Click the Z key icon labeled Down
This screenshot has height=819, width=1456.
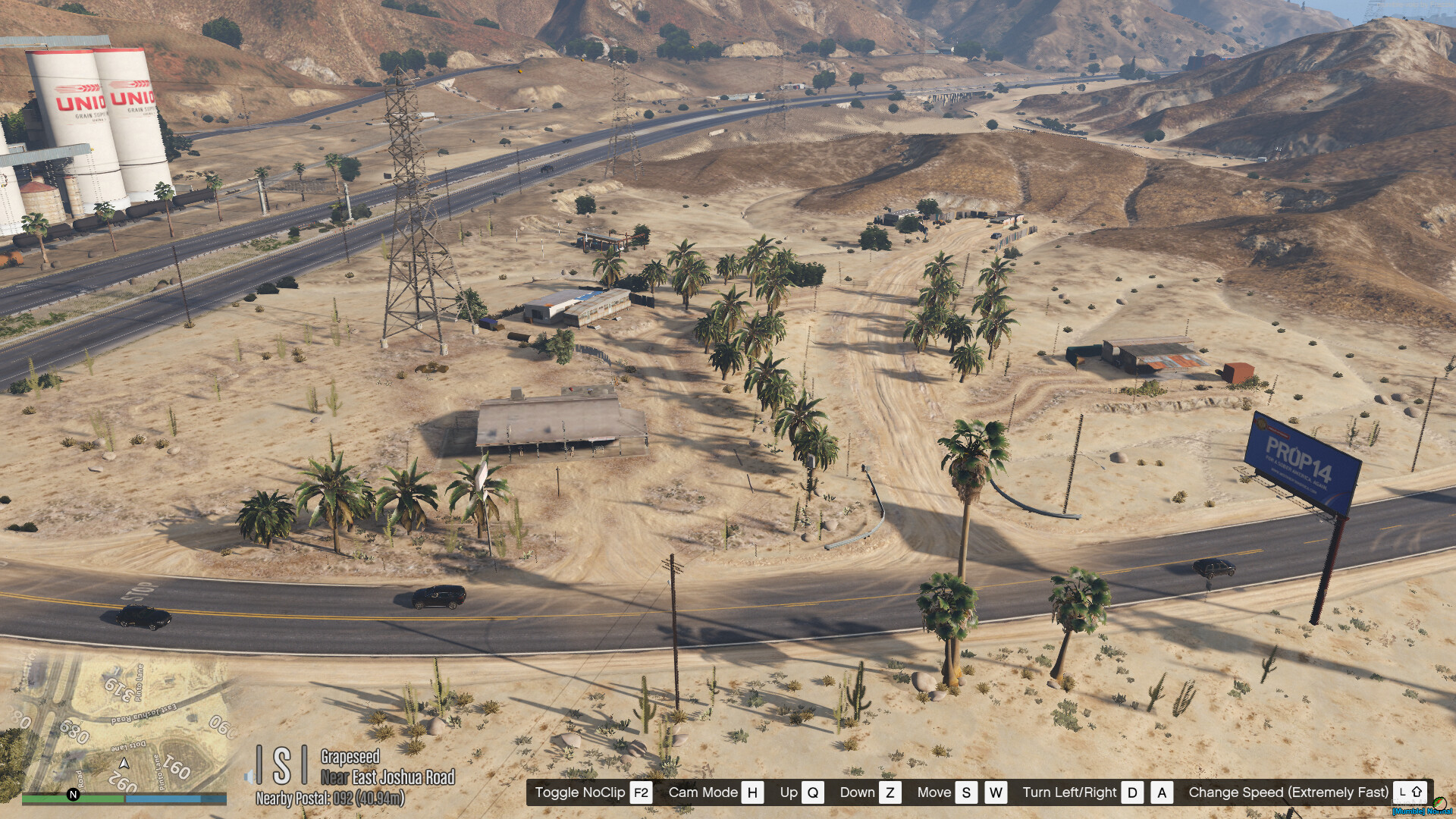point(891,792)
